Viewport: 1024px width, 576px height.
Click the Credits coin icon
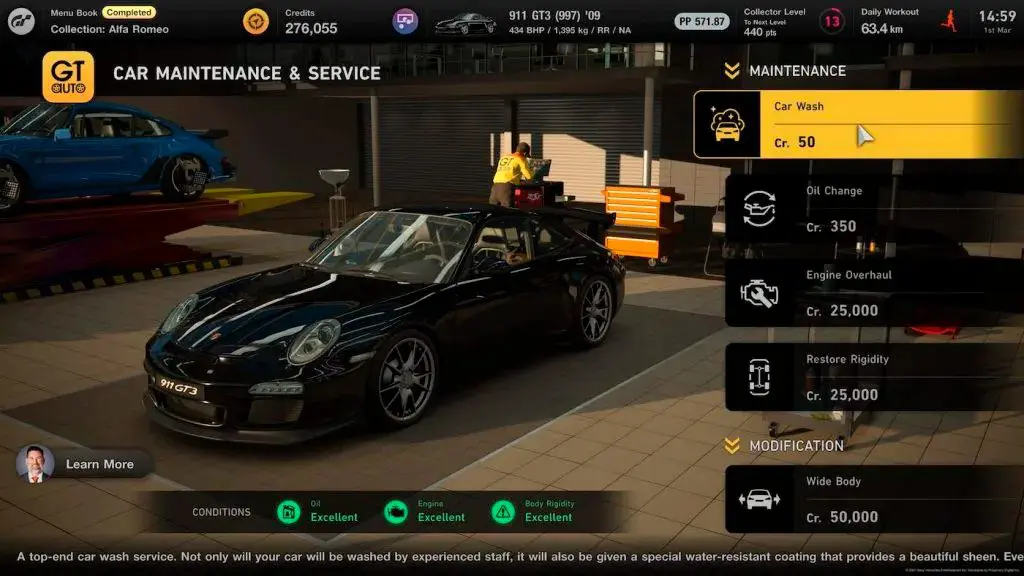(x=256, y=21)
